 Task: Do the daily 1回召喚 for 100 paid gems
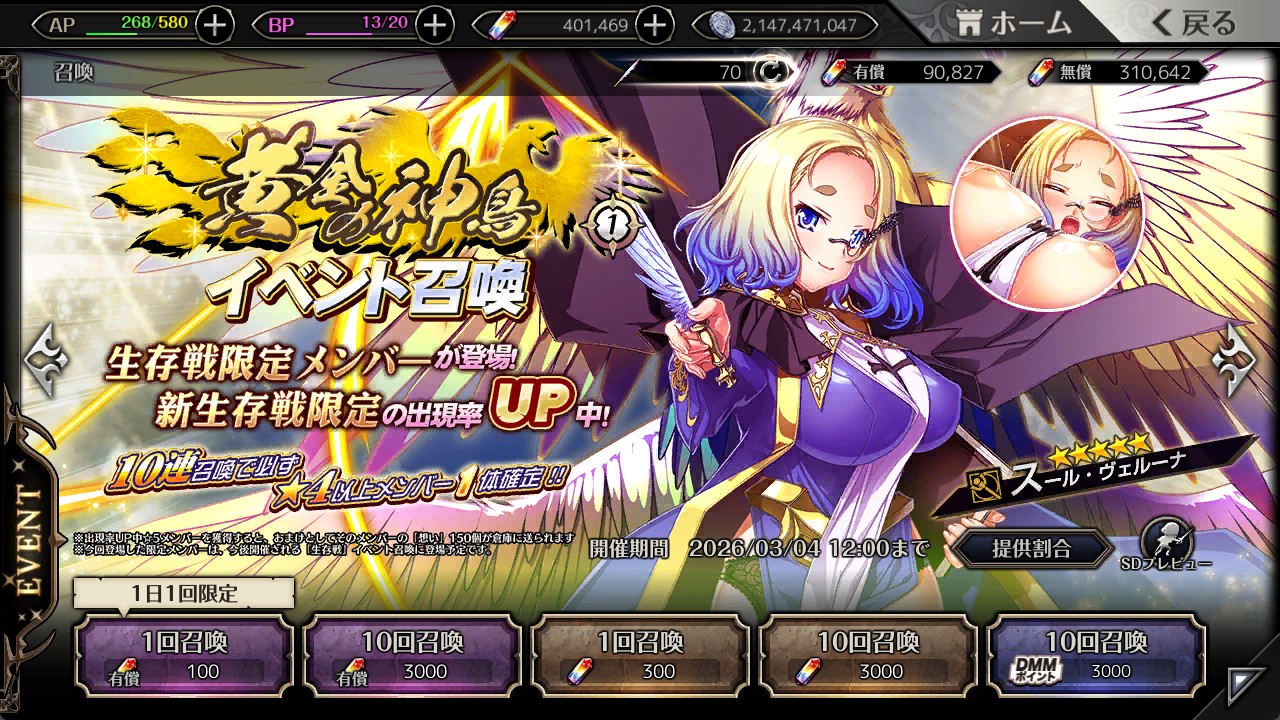pyautogui.click(x=184, y=655)
